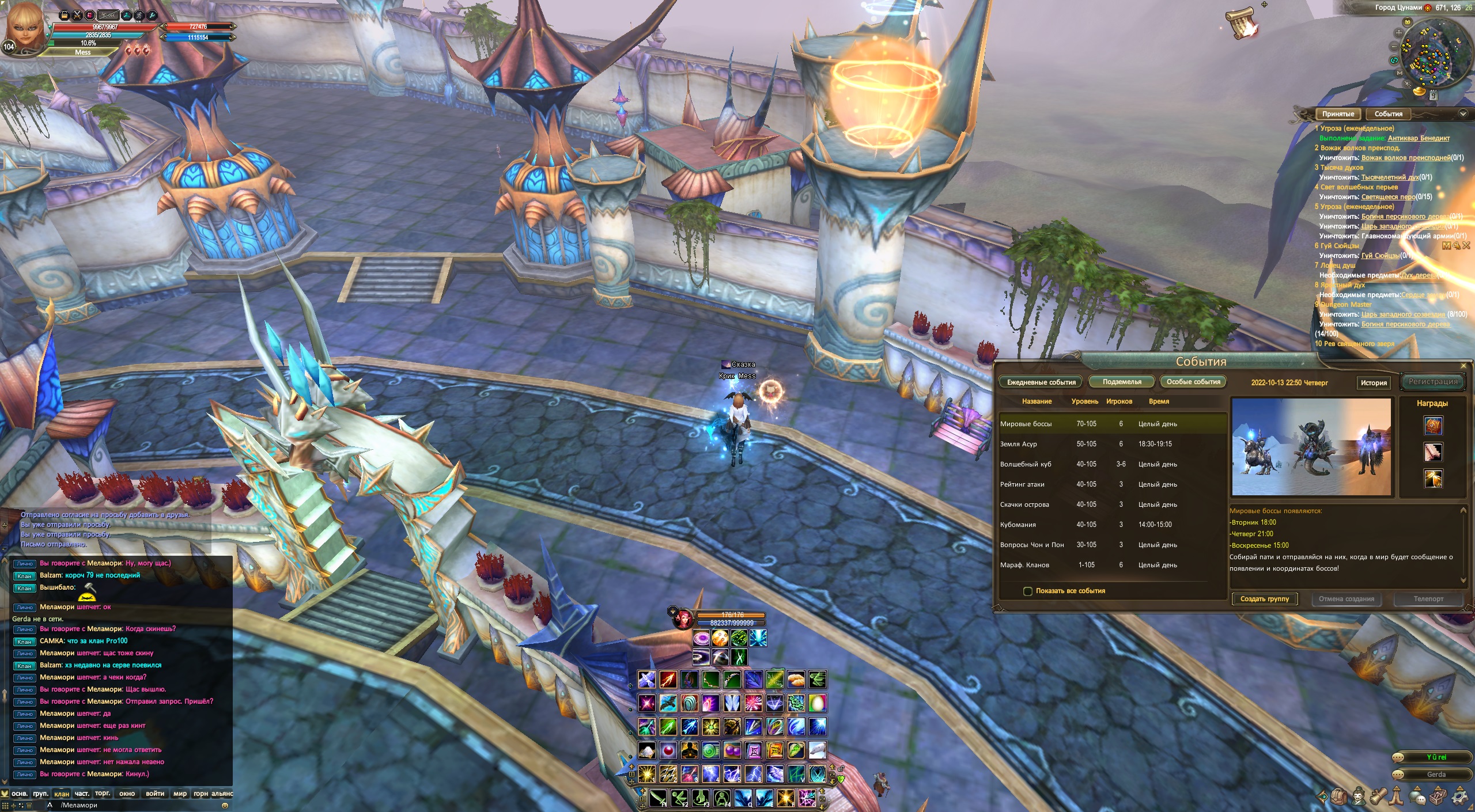Toggle the Показать все события checkbox
The image size is (1475, 812).
pos(1027,591)
